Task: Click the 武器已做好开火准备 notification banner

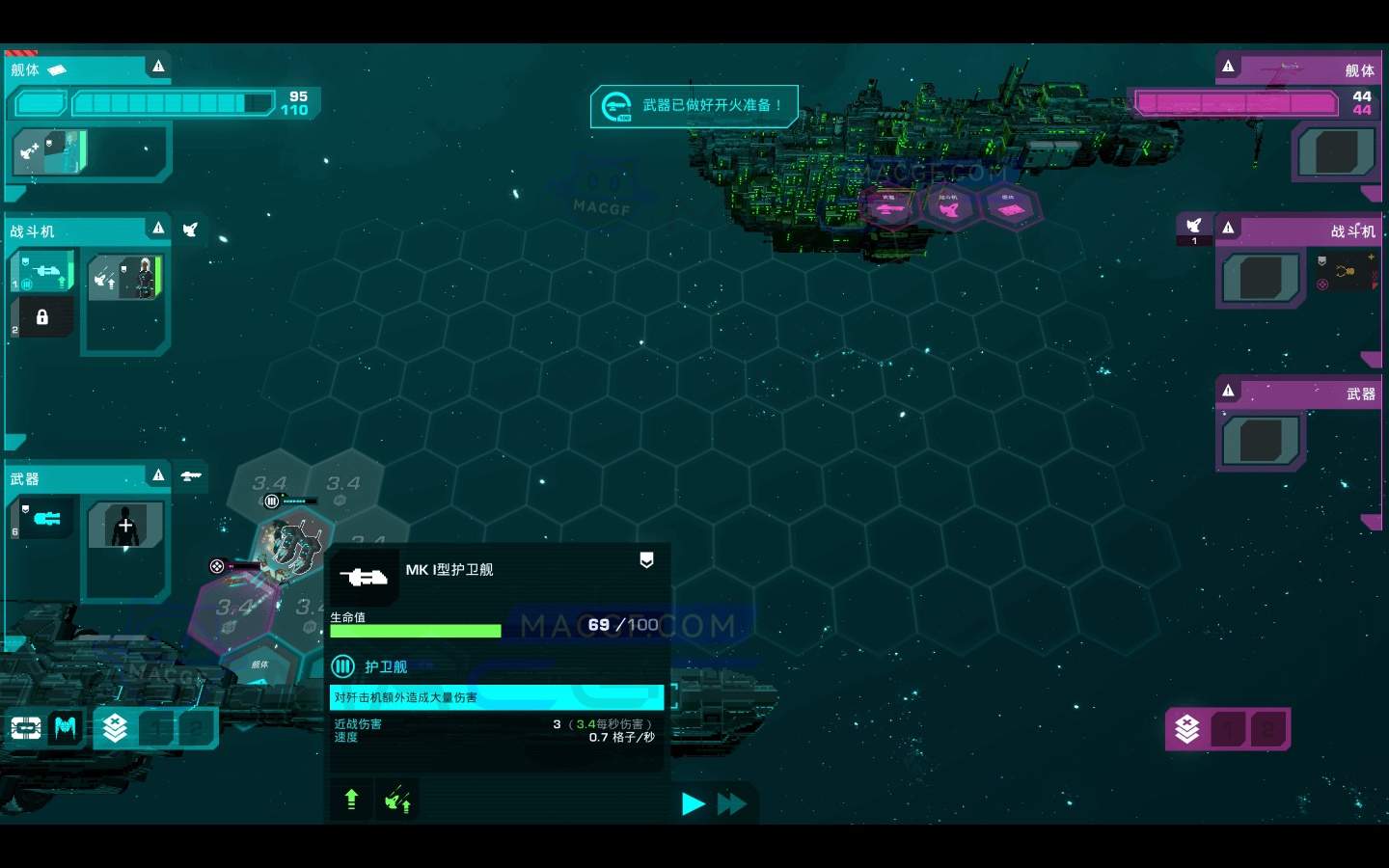Action: pyautogui.click(x=694, y=106)
